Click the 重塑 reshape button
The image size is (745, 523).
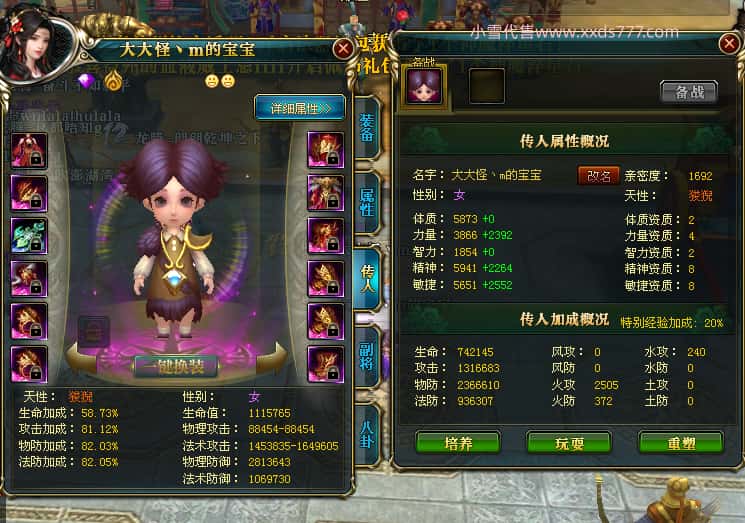[x=681, y=442]
